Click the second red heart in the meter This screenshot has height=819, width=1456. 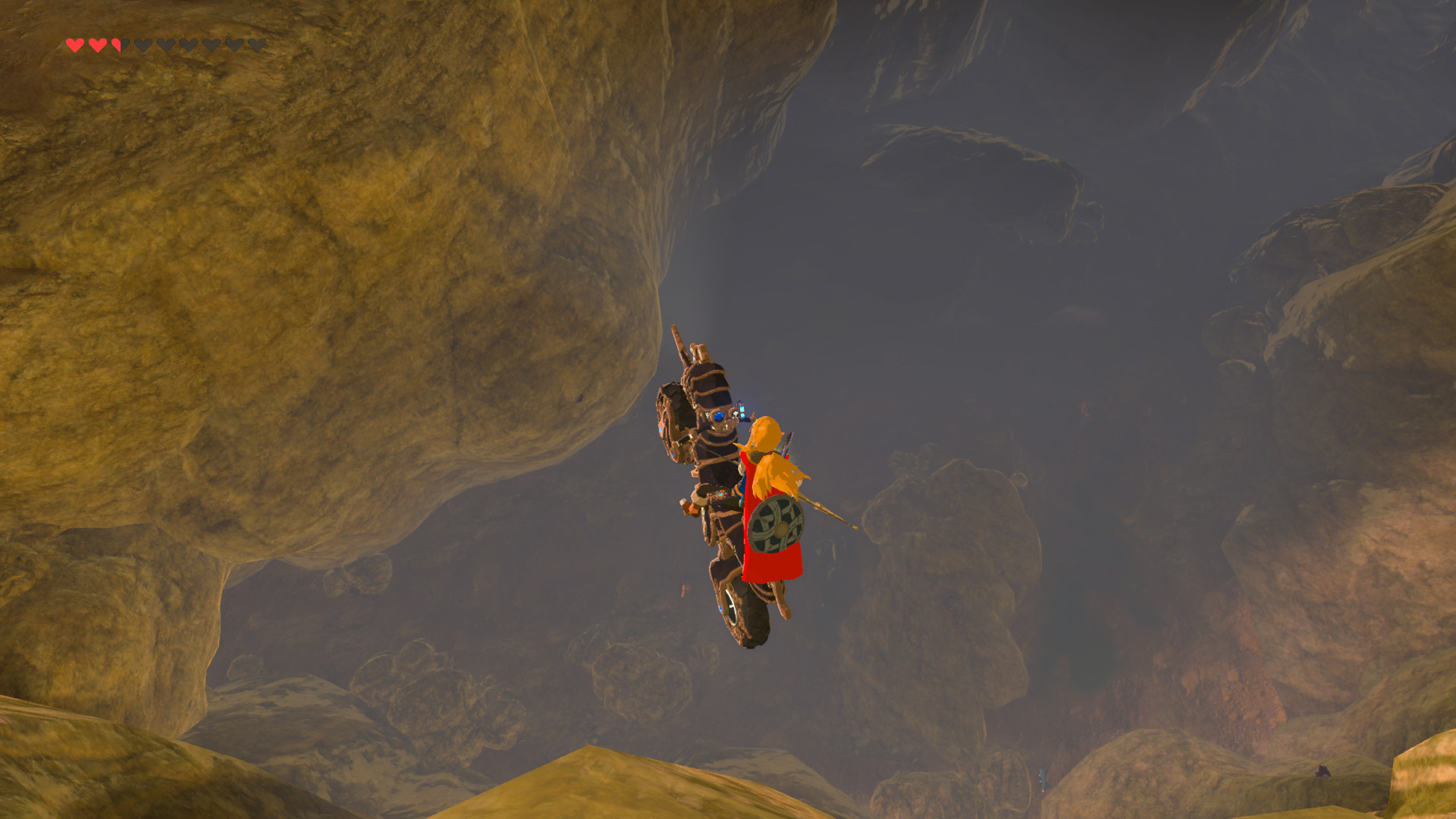(96, 45)
